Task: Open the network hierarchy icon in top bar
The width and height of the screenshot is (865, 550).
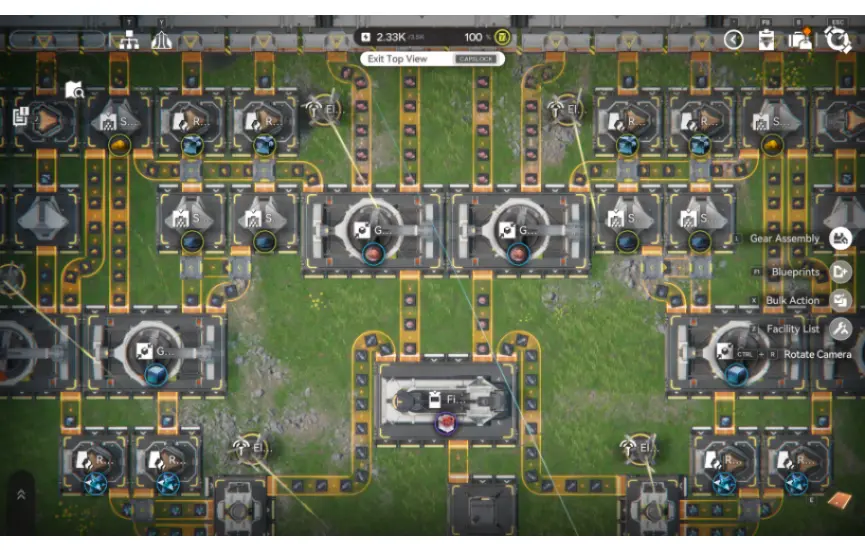Action: 128,40
